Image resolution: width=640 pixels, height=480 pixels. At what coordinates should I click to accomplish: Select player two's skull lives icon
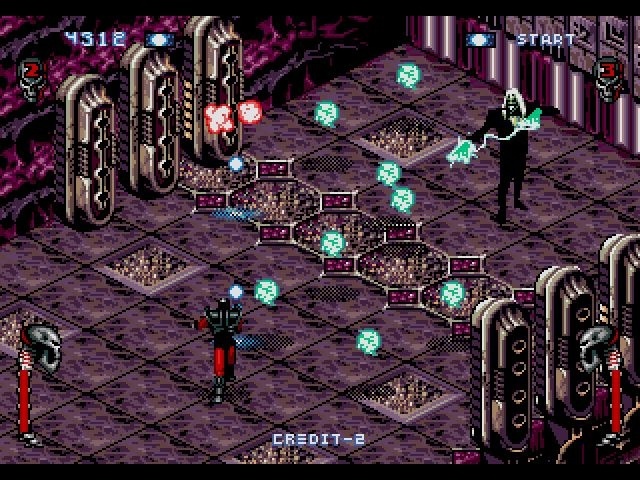607,76
